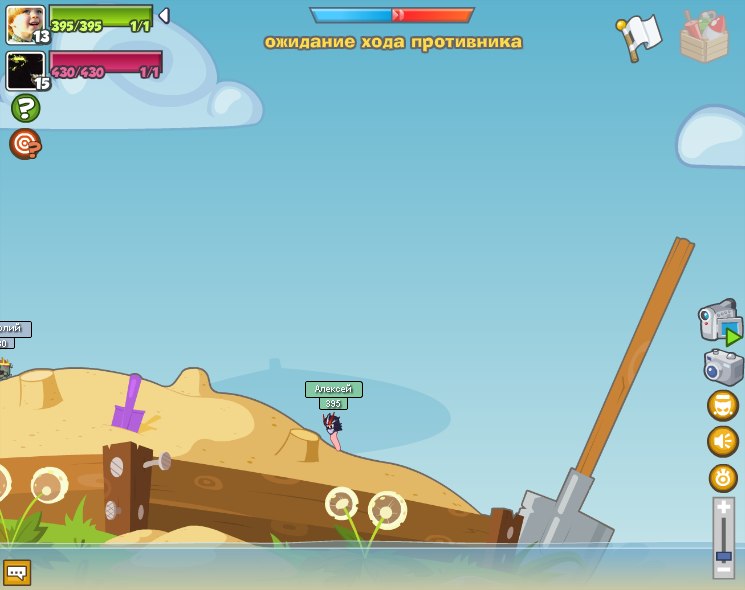Click the white surrender flag
The image size is (745, 590).
point(641,36)
